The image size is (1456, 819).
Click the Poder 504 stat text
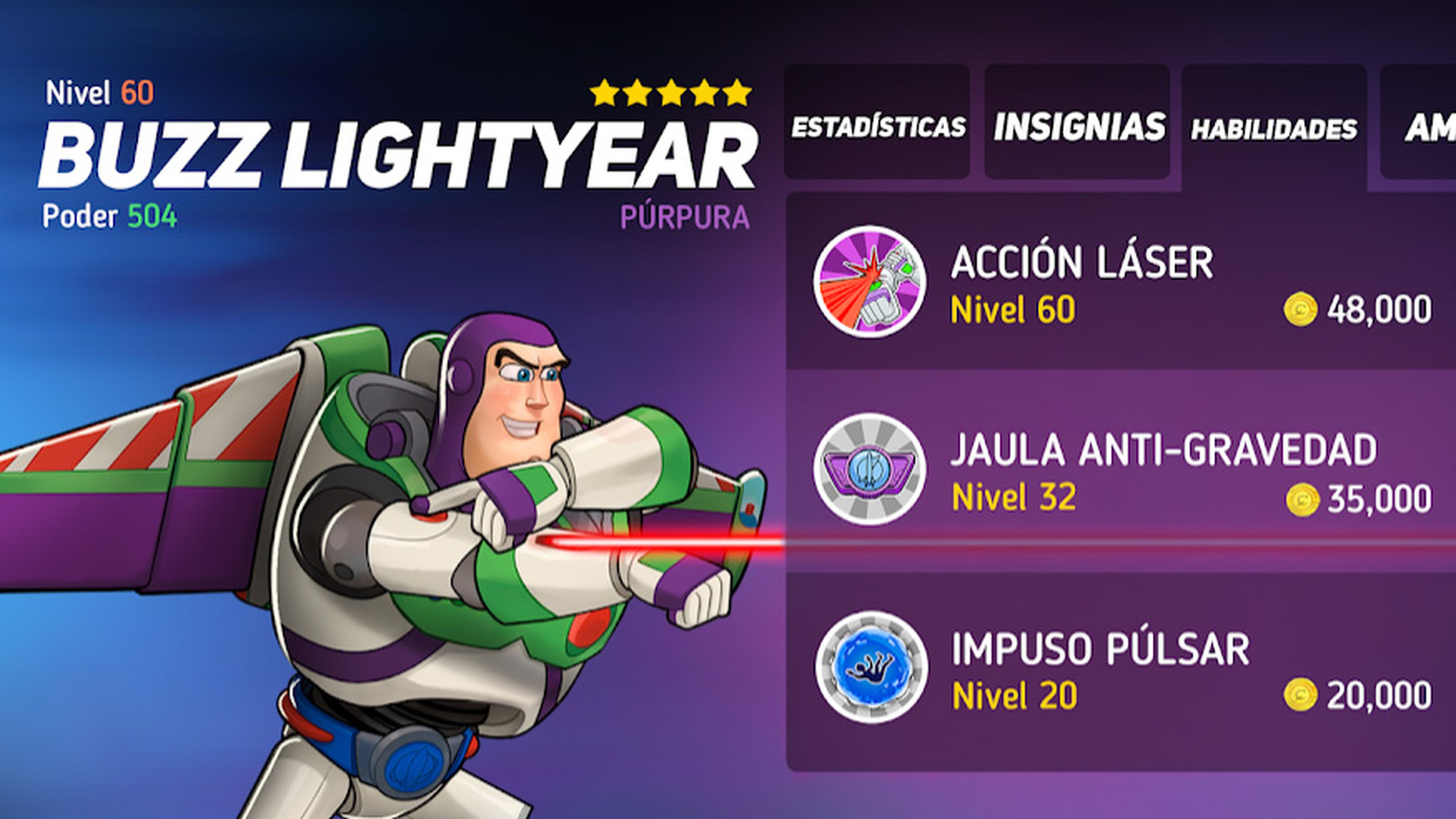[x=110, y=222]
